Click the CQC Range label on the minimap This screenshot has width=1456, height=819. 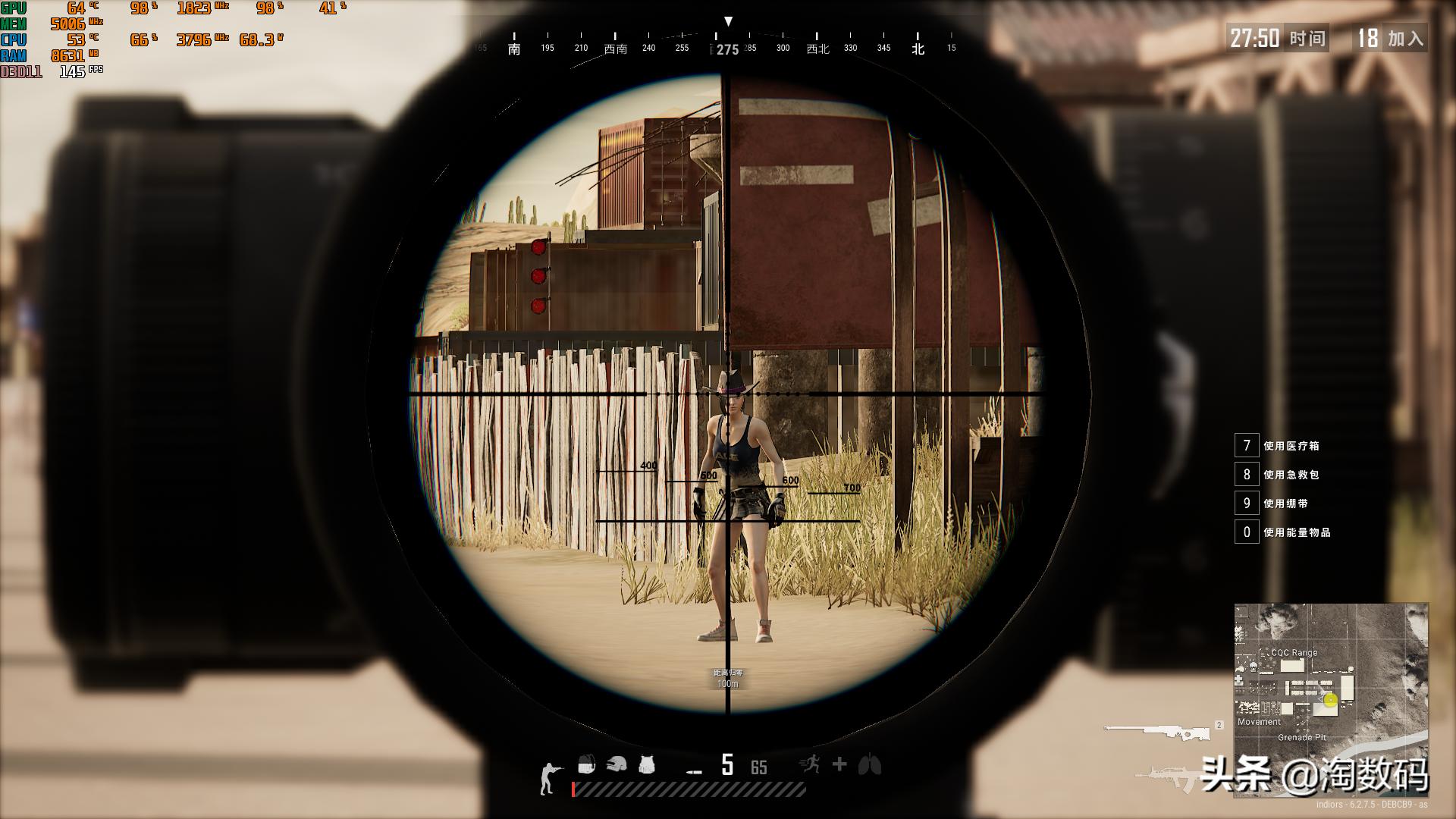[x=1294, y=652]
